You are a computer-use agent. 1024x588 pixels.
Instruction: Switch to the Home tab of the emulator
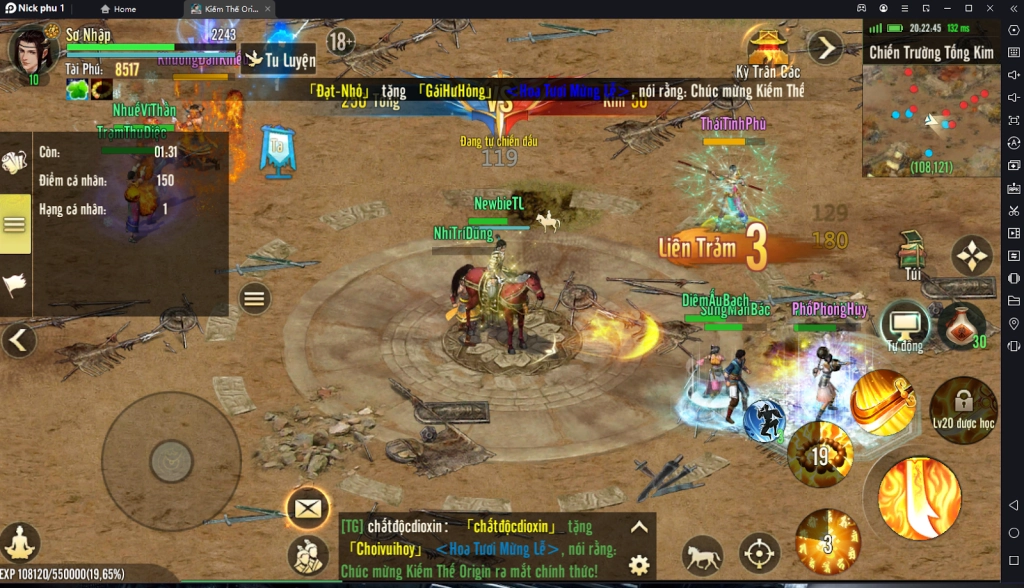pos(118,9)
